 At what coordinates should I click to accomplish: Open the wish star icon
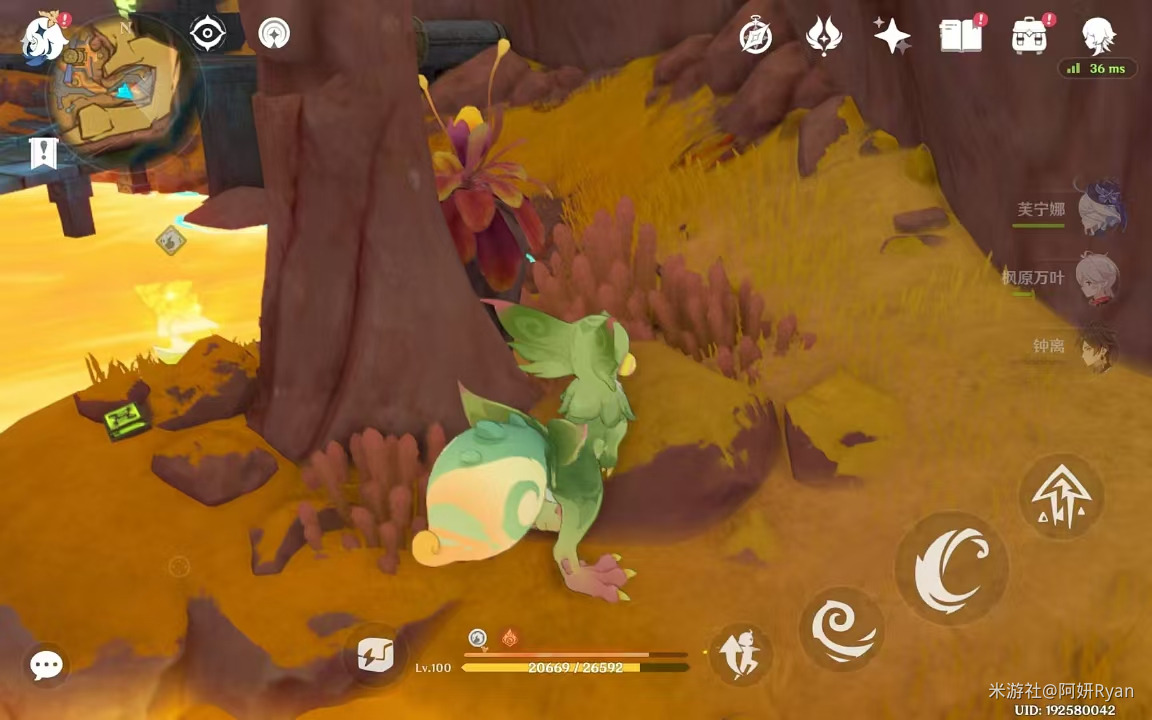coord(891,37)
